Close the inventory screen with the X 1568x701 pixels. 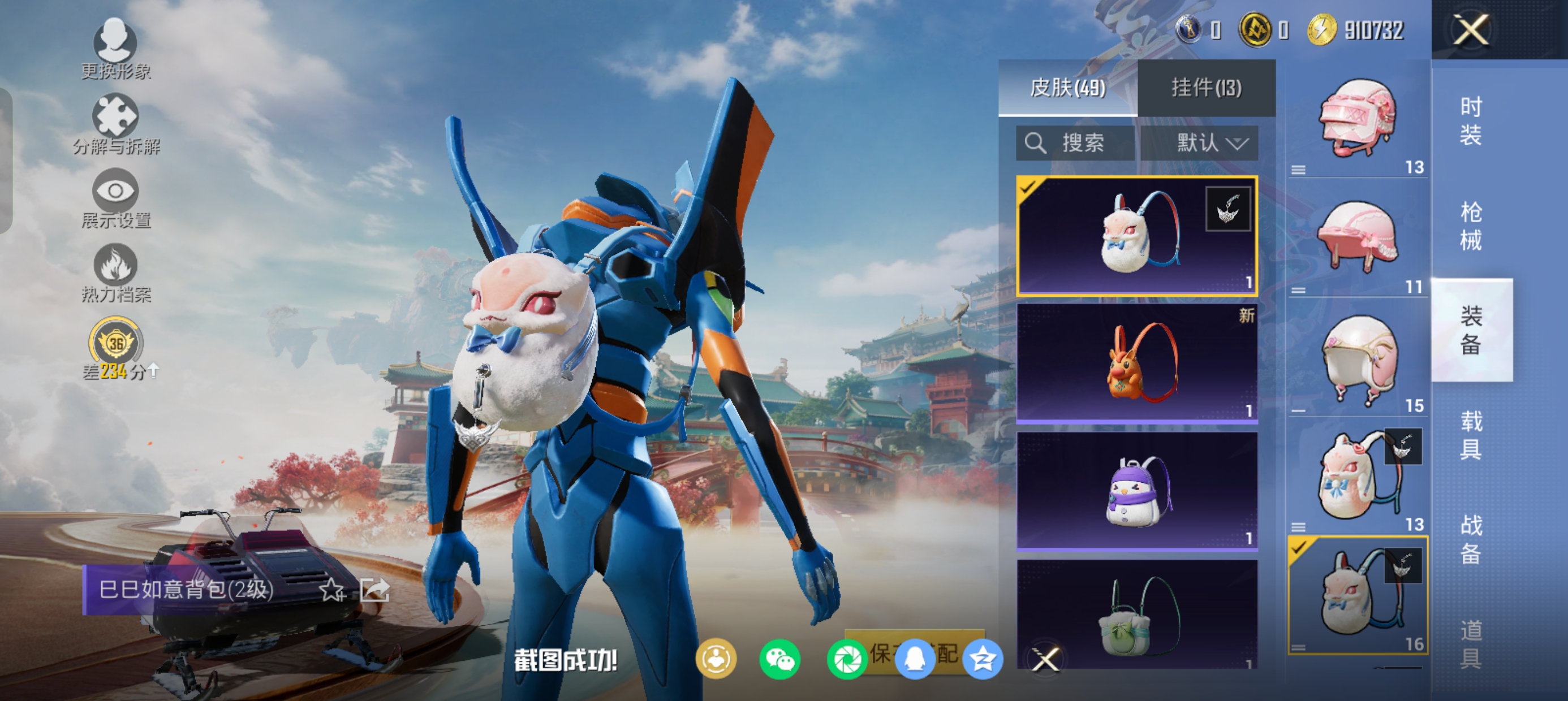pyautogui.click(x=1471, y=29)
